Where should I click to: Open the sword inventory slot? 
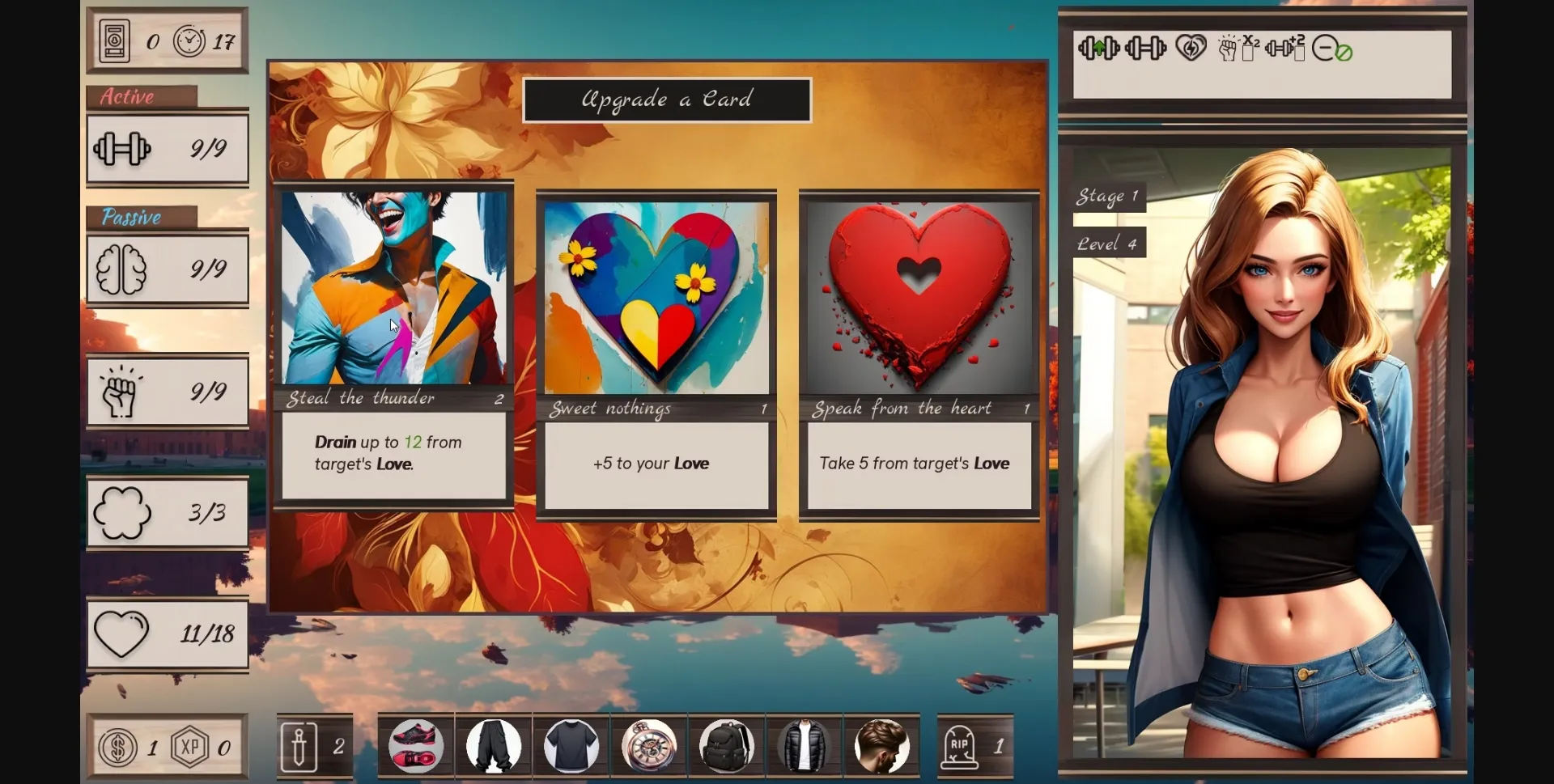[x=300, y=745]
